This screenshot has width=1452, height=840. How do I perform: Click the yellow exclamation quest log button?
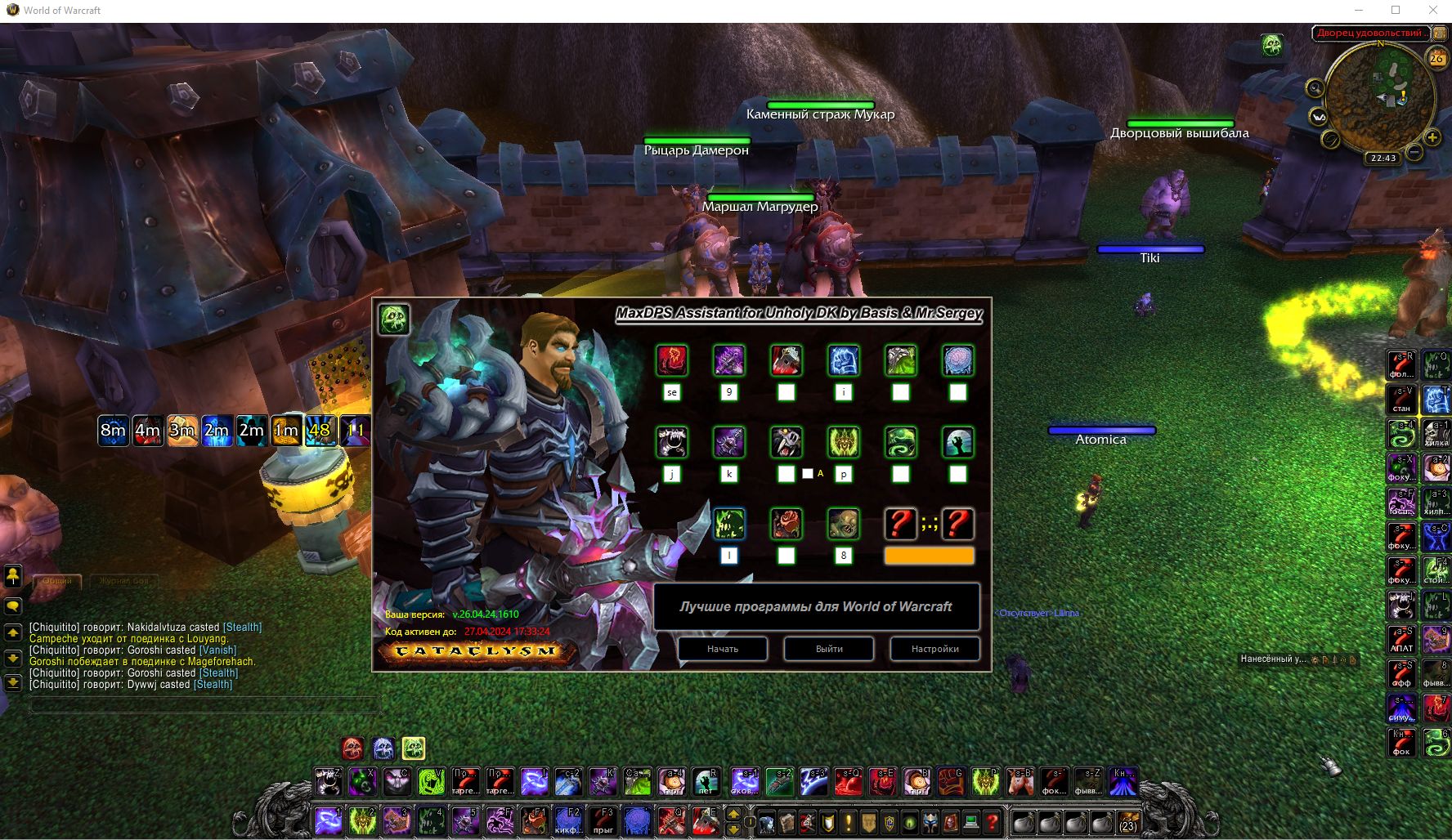pos(848,822)
